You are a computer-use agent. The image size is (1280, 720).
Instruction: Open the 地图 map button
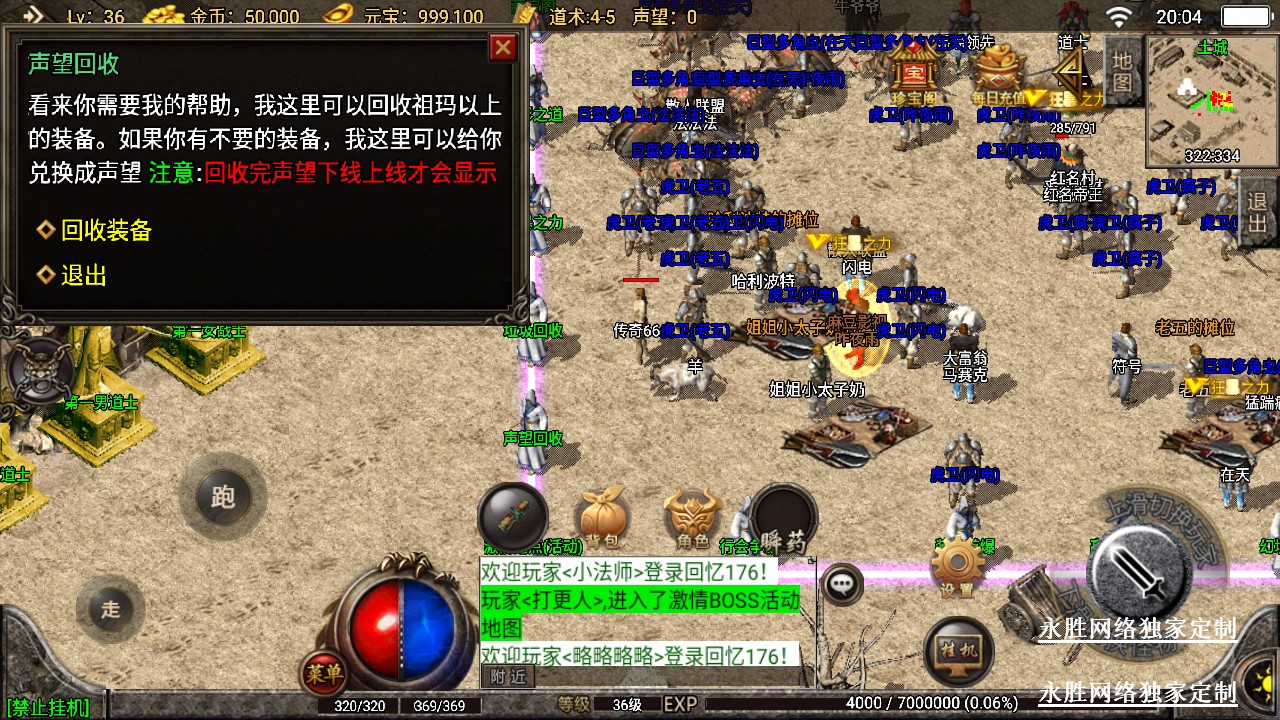pos(1123,70)
